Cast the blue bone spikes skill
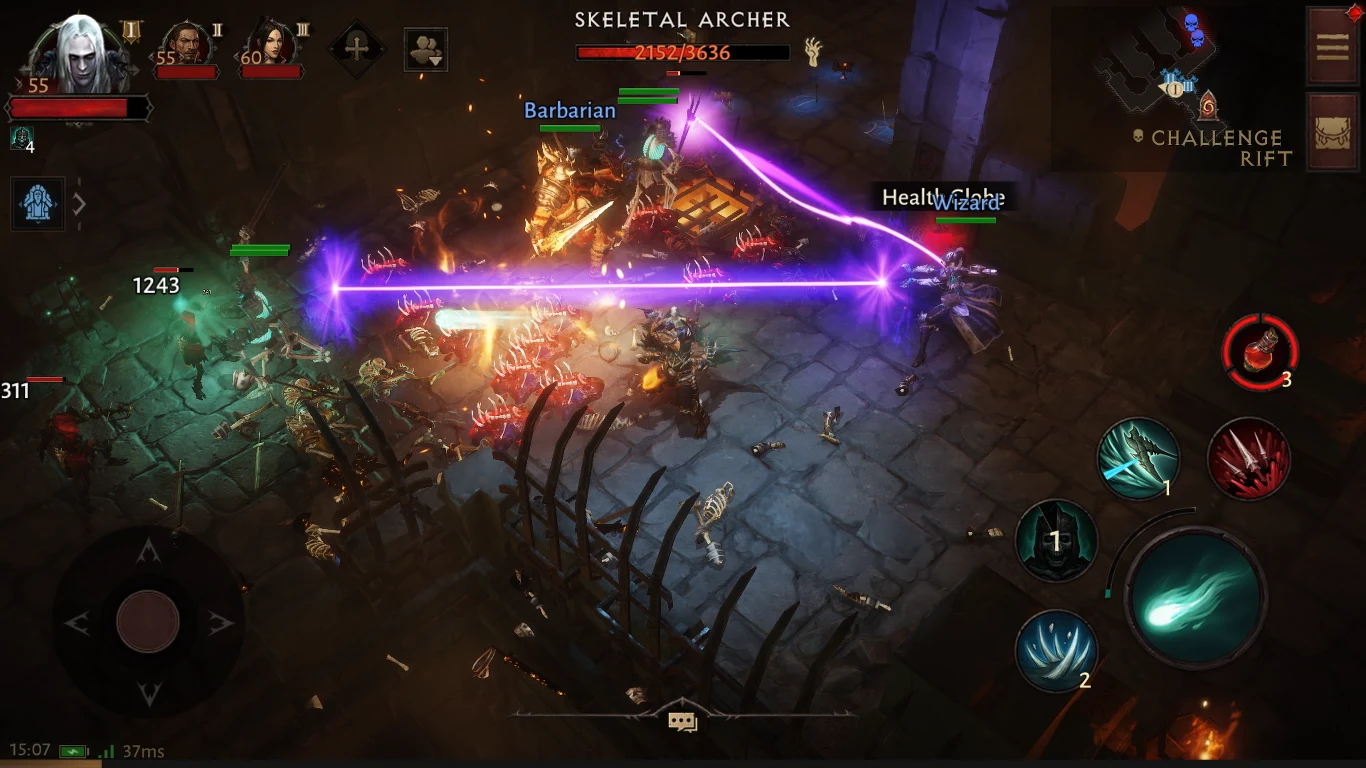The image size is (1366, 768). tap(1055, 651)
